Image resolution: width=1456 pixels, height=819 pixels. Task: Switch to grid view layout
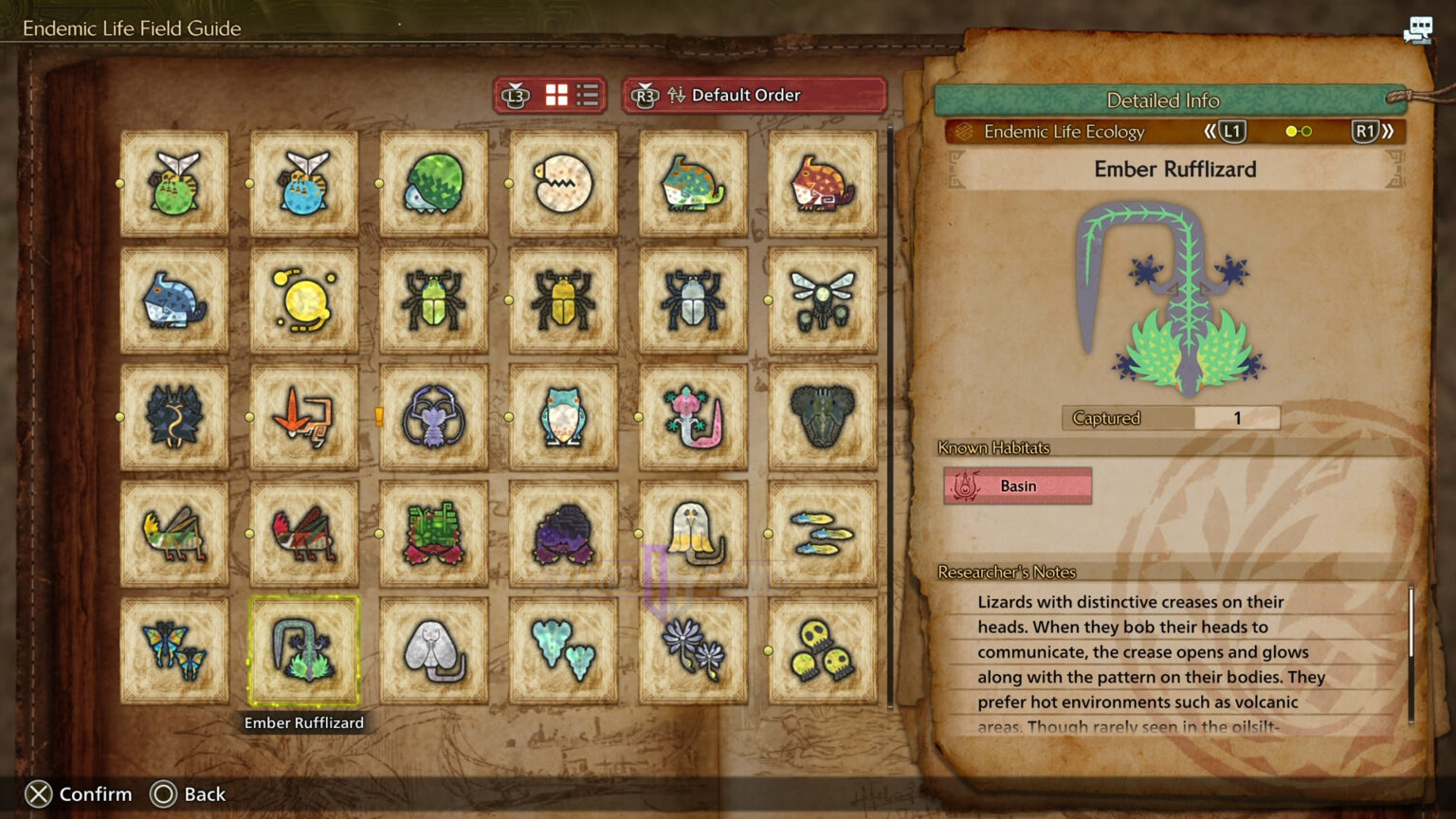(x=555, y=95)
